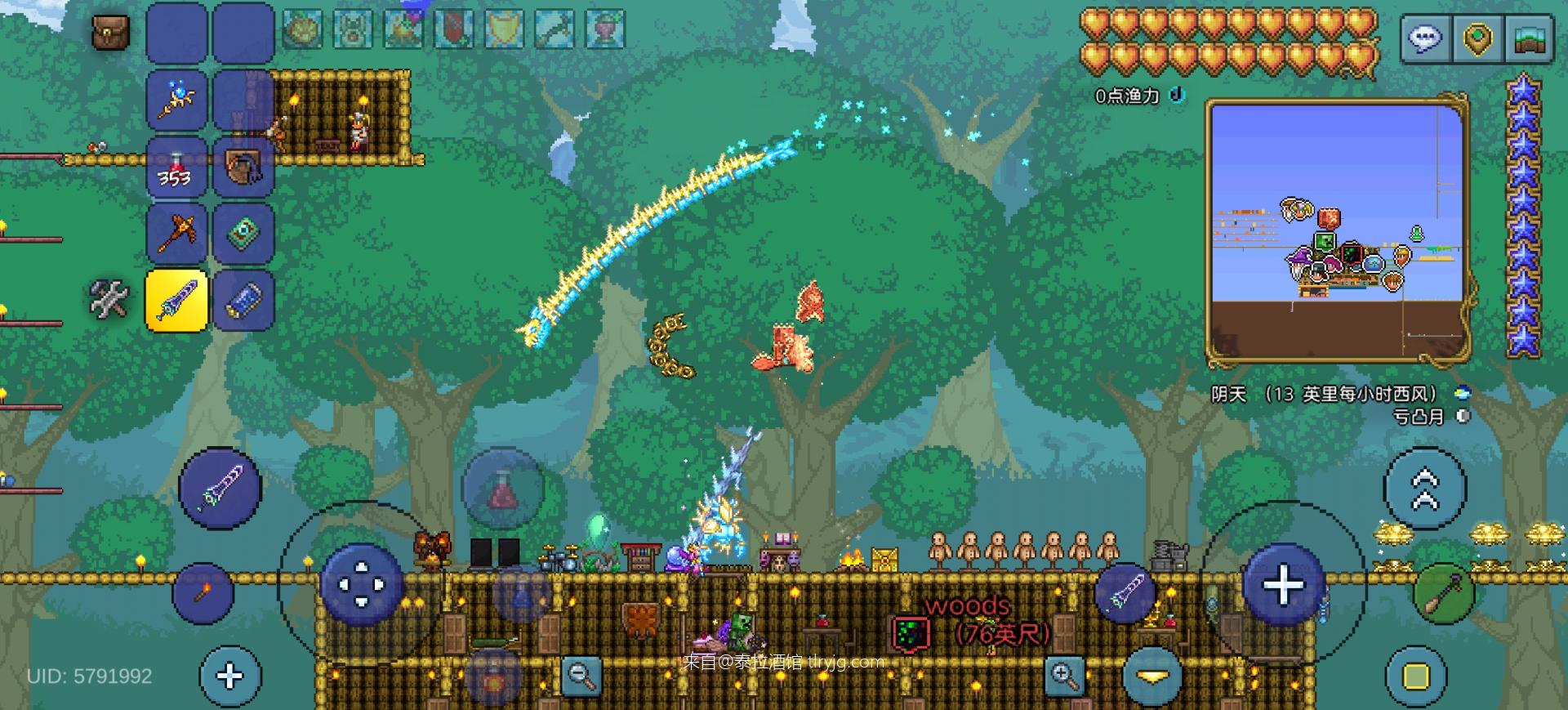
Task: Drink the quick red healing potion
Action: coord(501,489)
